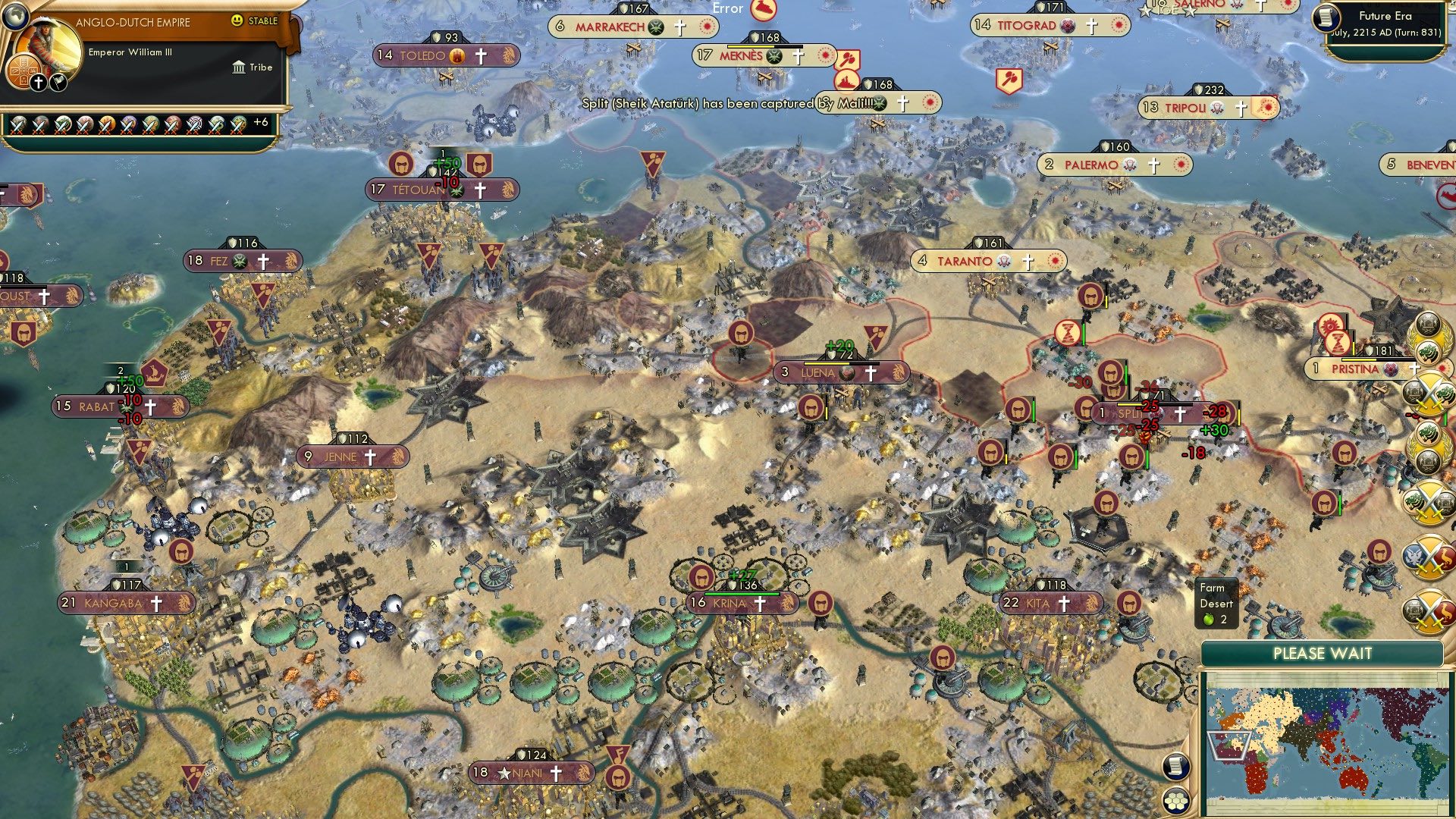Click the culture flag icon beside the cross icon
The width and height of the screenshot is (1456, 819).
coord(58,83)
